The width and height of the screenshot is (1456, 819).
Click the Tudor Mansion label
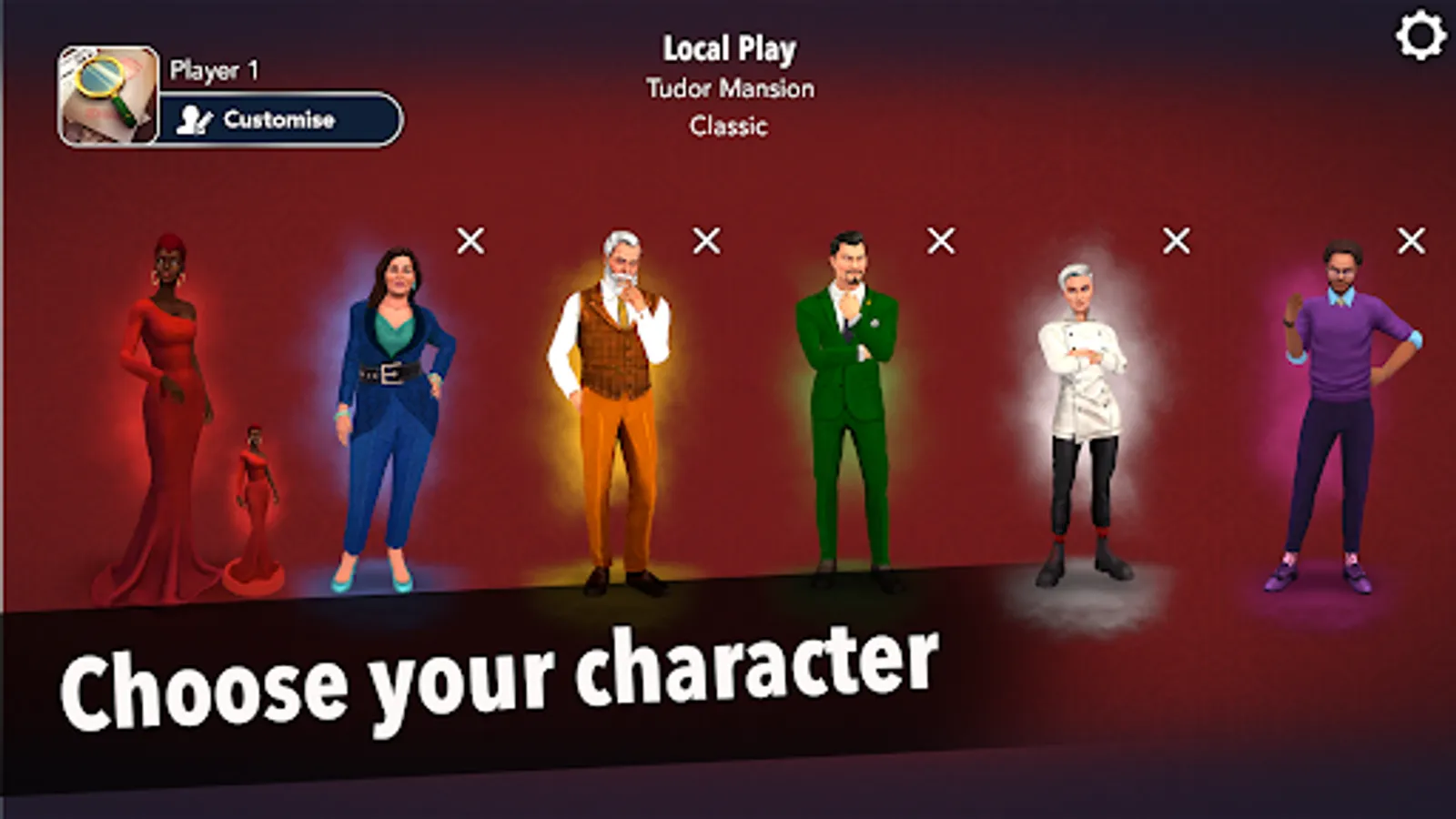pos(730,88)
